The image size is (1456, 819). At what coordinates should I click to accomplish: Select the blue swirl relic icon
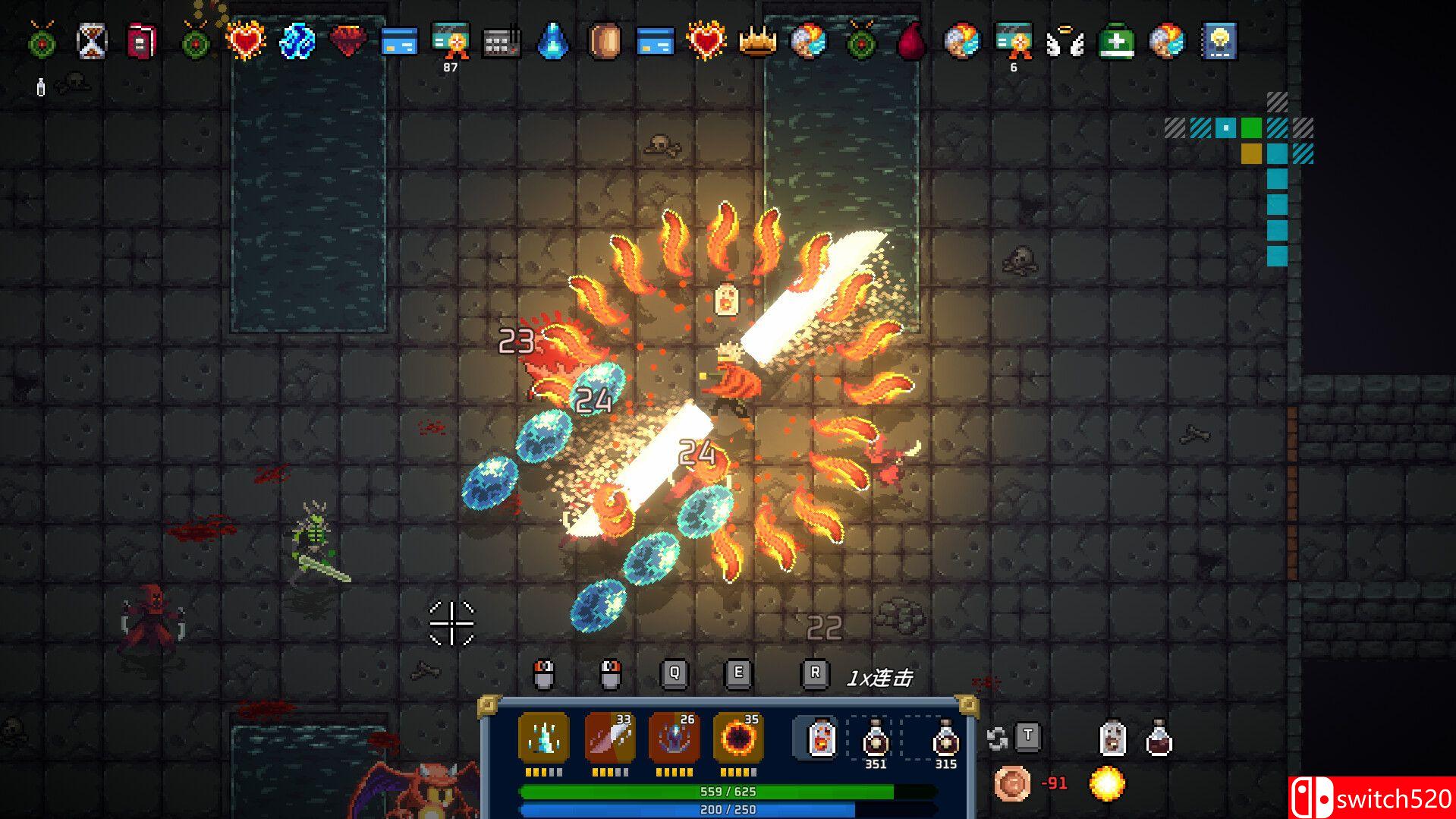297,41
